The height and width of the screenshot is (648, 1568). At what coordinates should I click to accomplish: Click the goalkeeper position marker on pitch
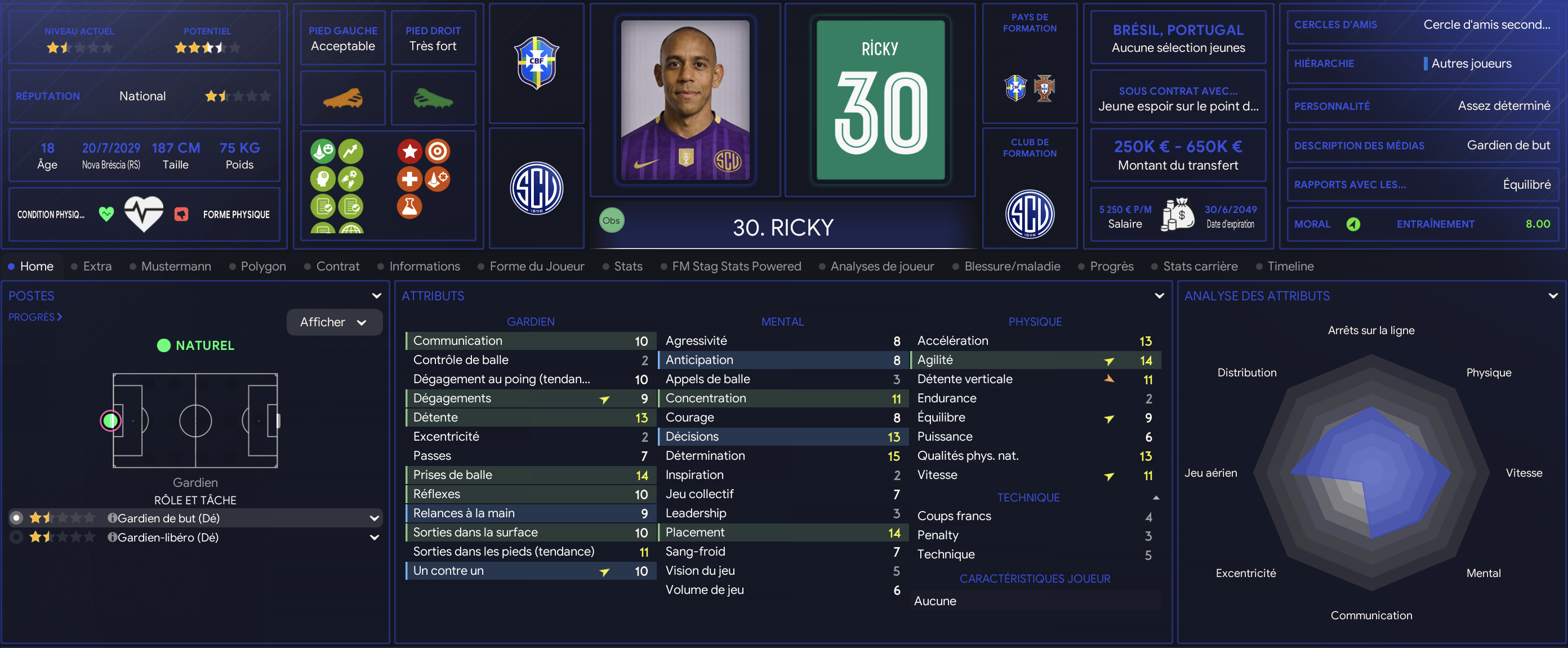click(x=111, y=420)
